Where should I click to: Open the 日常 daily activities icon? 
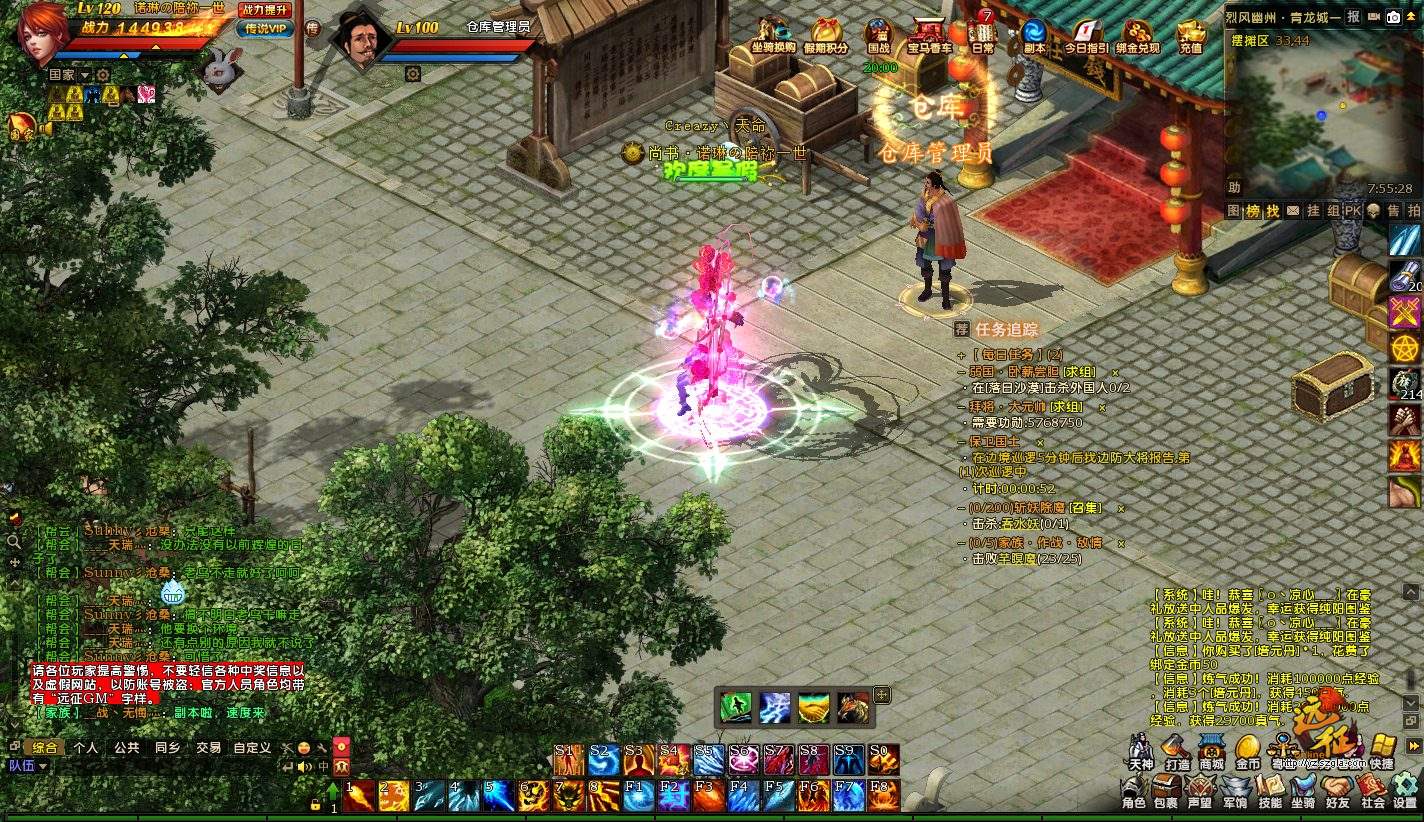point(983,36)
